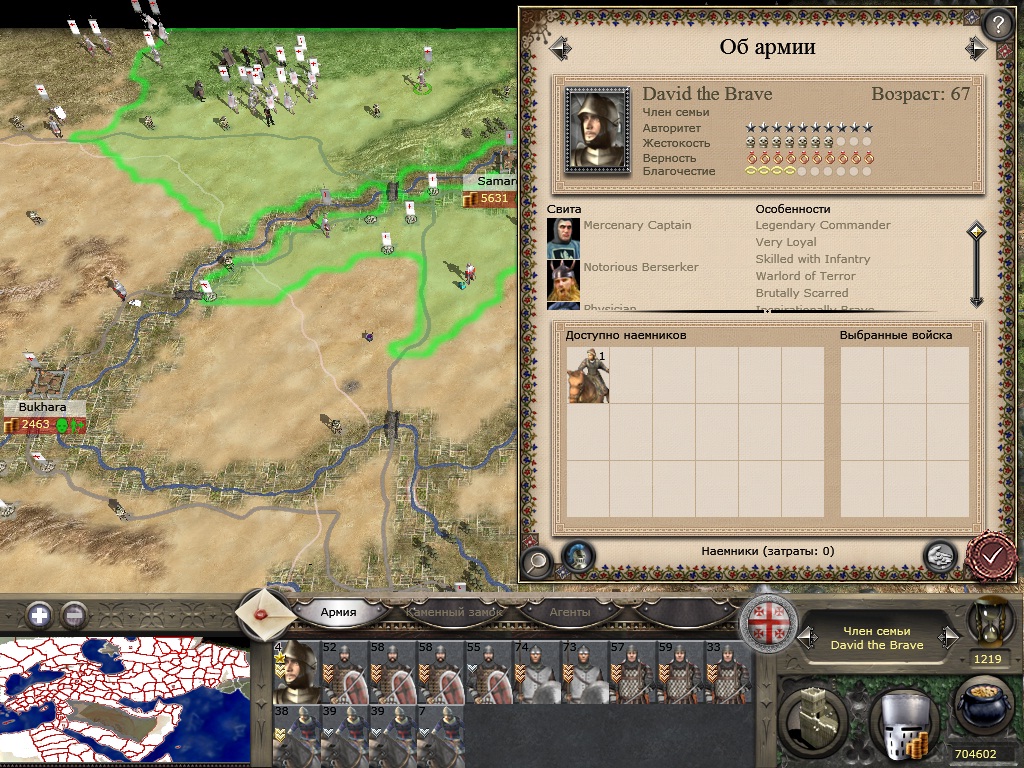
Task: Click the minimap overview
Action: click(125, 702)
